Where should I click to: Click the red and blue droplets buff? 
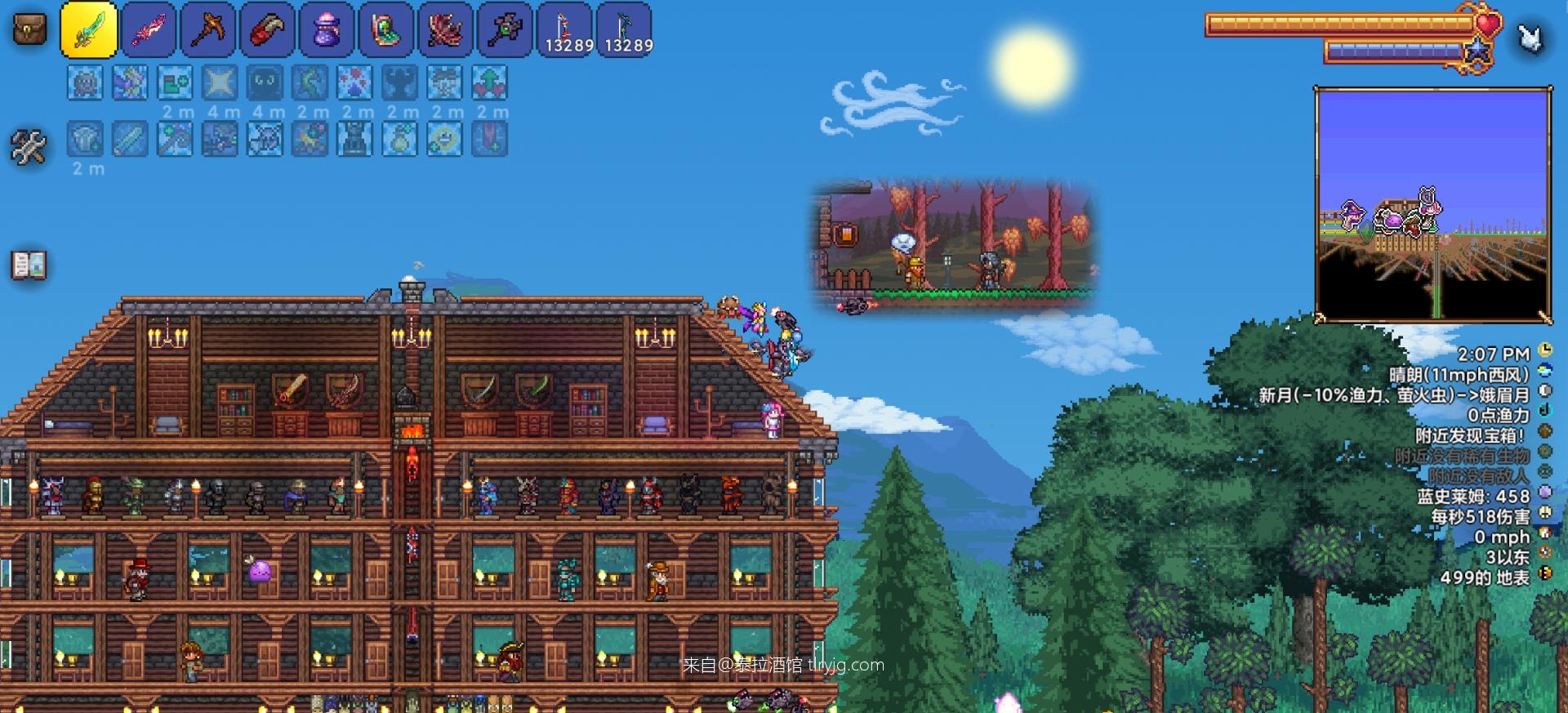tap(354, 82)
